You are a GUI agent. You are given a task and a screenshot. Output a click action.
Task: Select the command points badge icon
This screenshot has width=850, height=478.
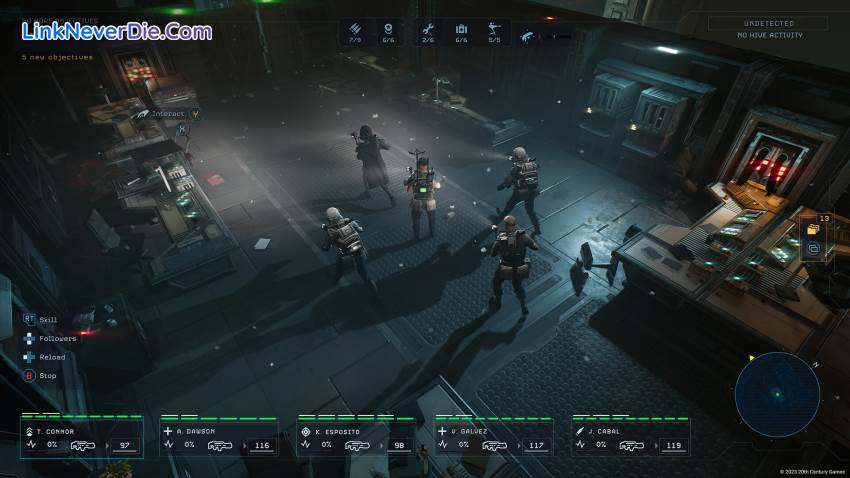(387, 30)
